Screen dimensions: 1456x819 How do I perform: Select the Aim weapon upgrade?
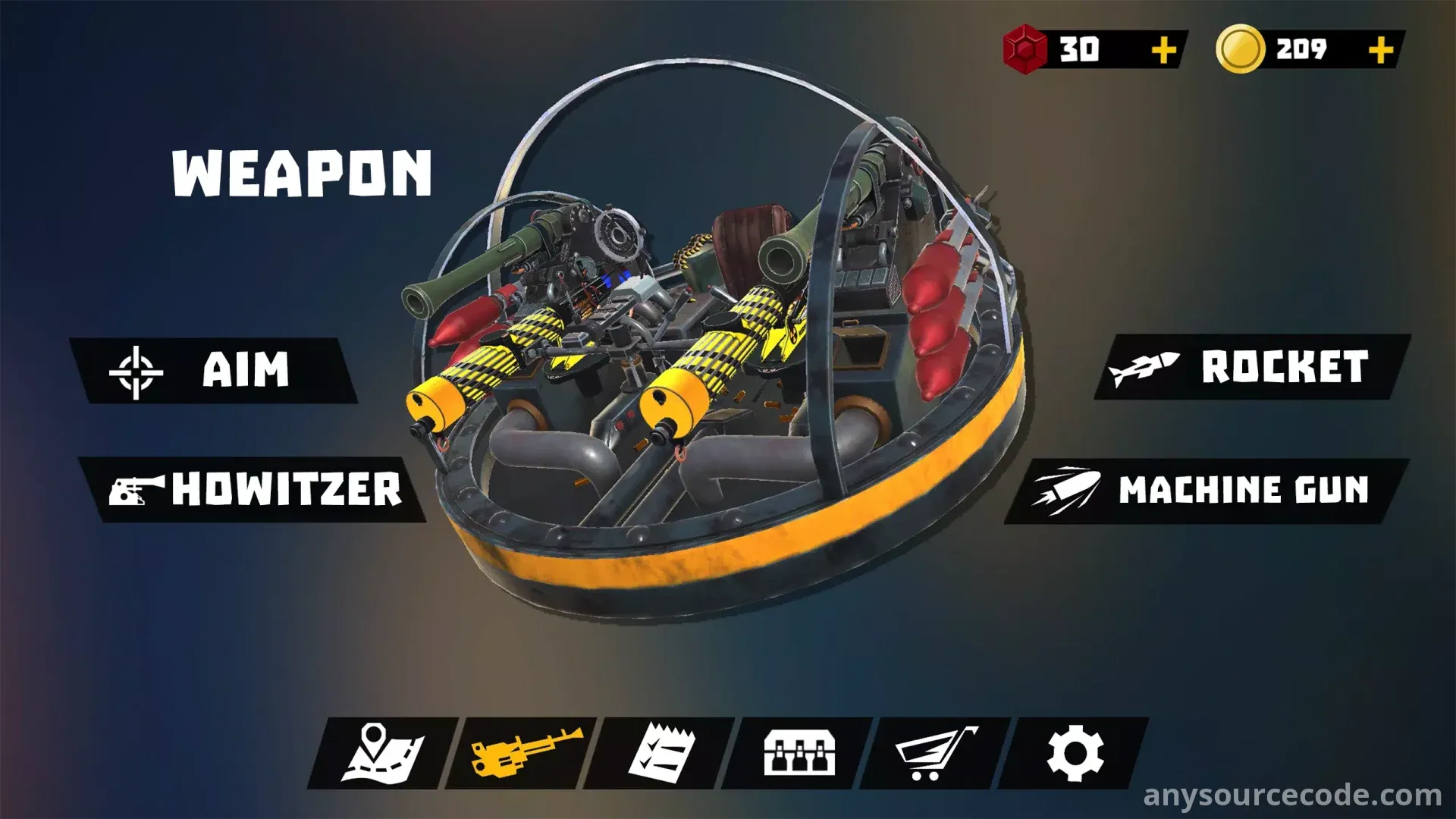(x=214, y=371)
